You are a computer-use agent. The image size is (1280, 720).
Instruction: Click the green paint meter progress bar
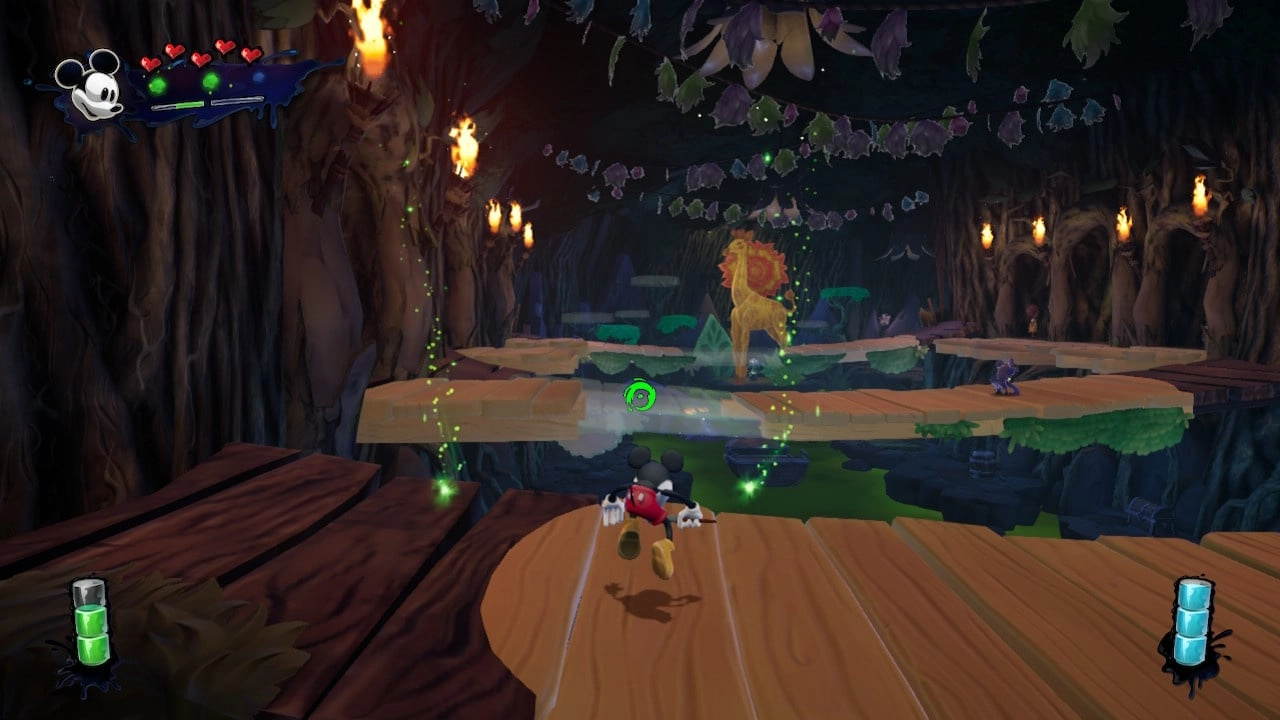point(178,105)
